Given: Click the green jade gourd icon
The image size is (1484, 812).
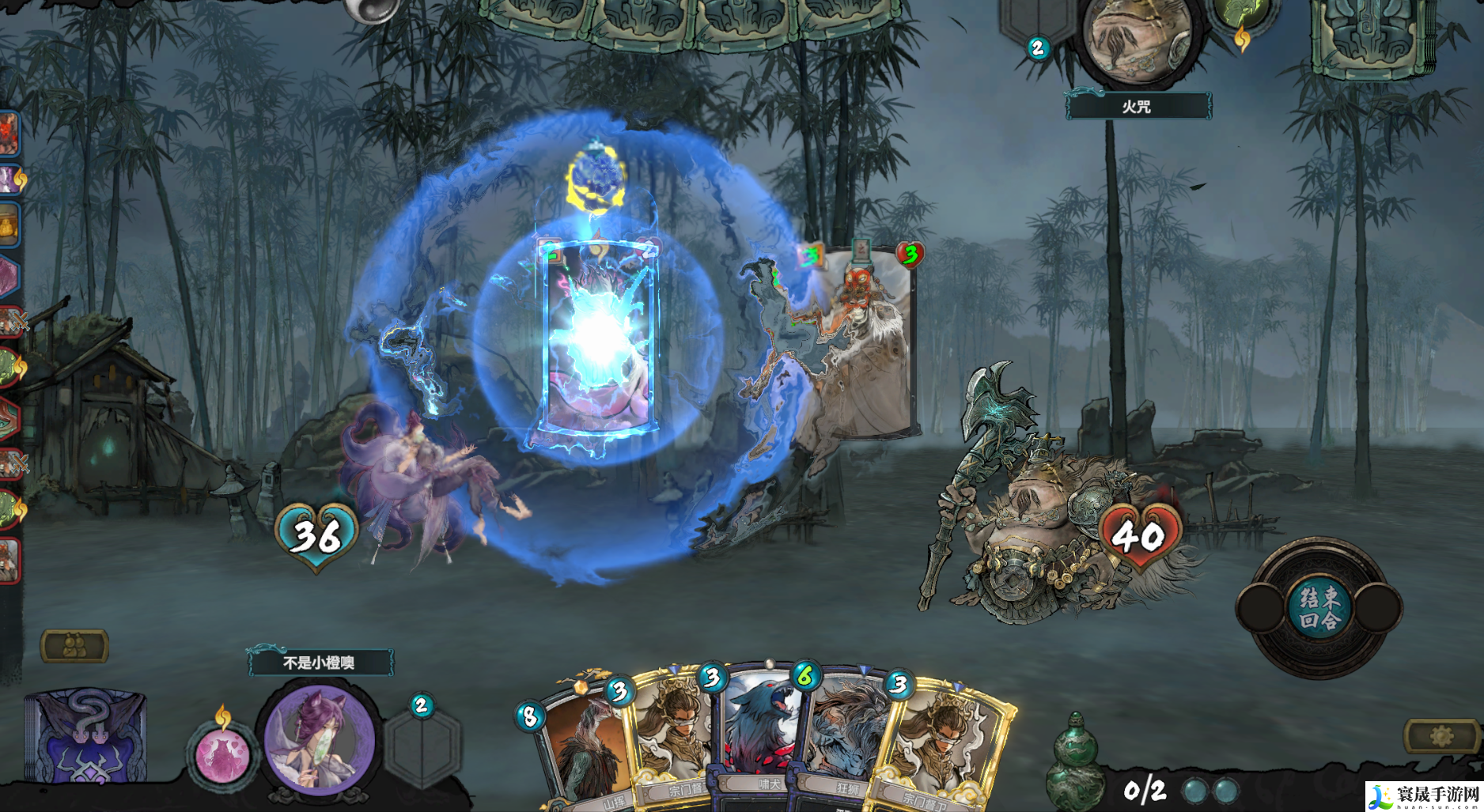Looking at the screenshot, I should tap(1075, 763).
